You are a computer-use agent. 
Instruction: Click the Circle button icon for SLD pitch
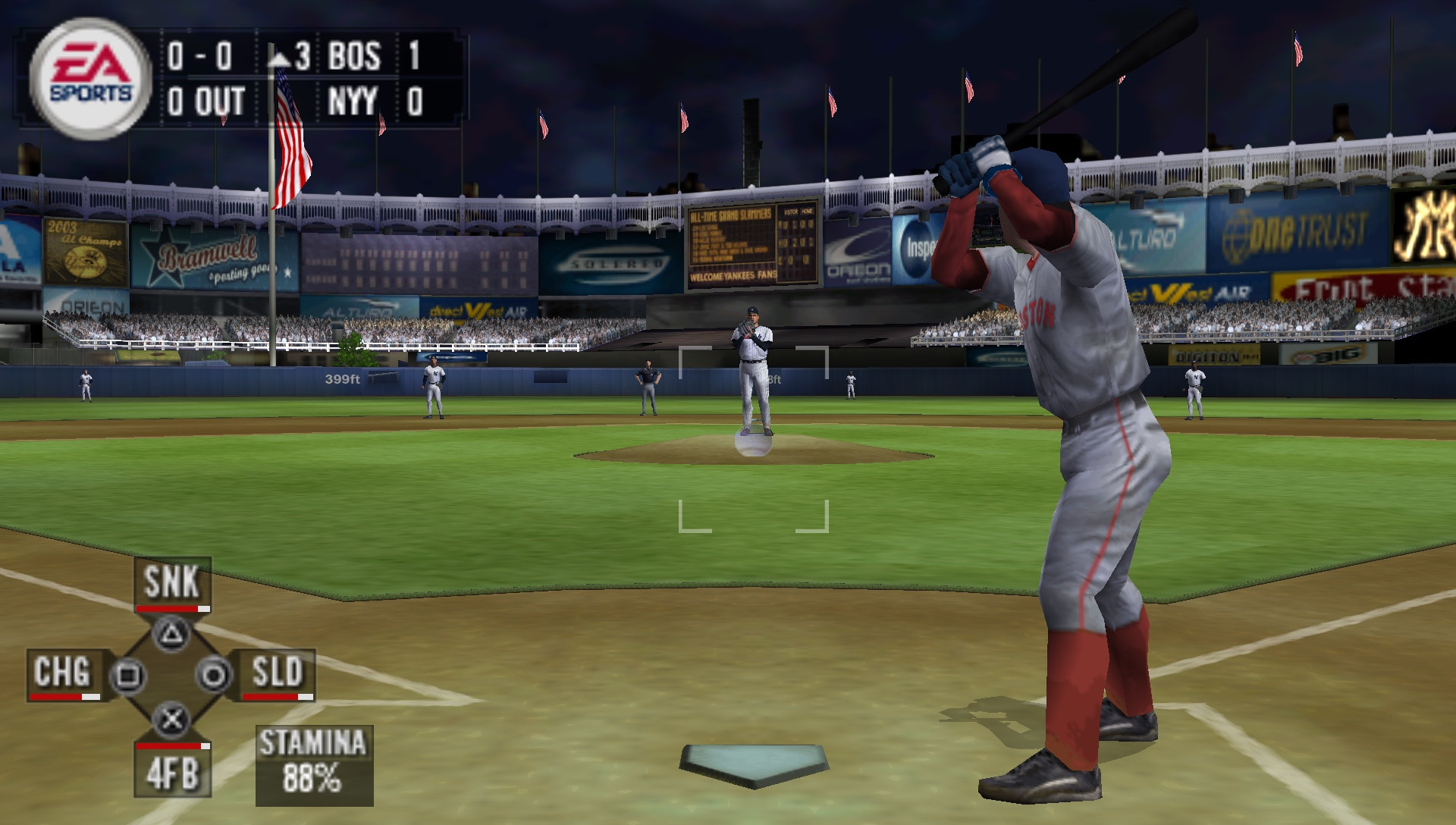click(213, 673)
